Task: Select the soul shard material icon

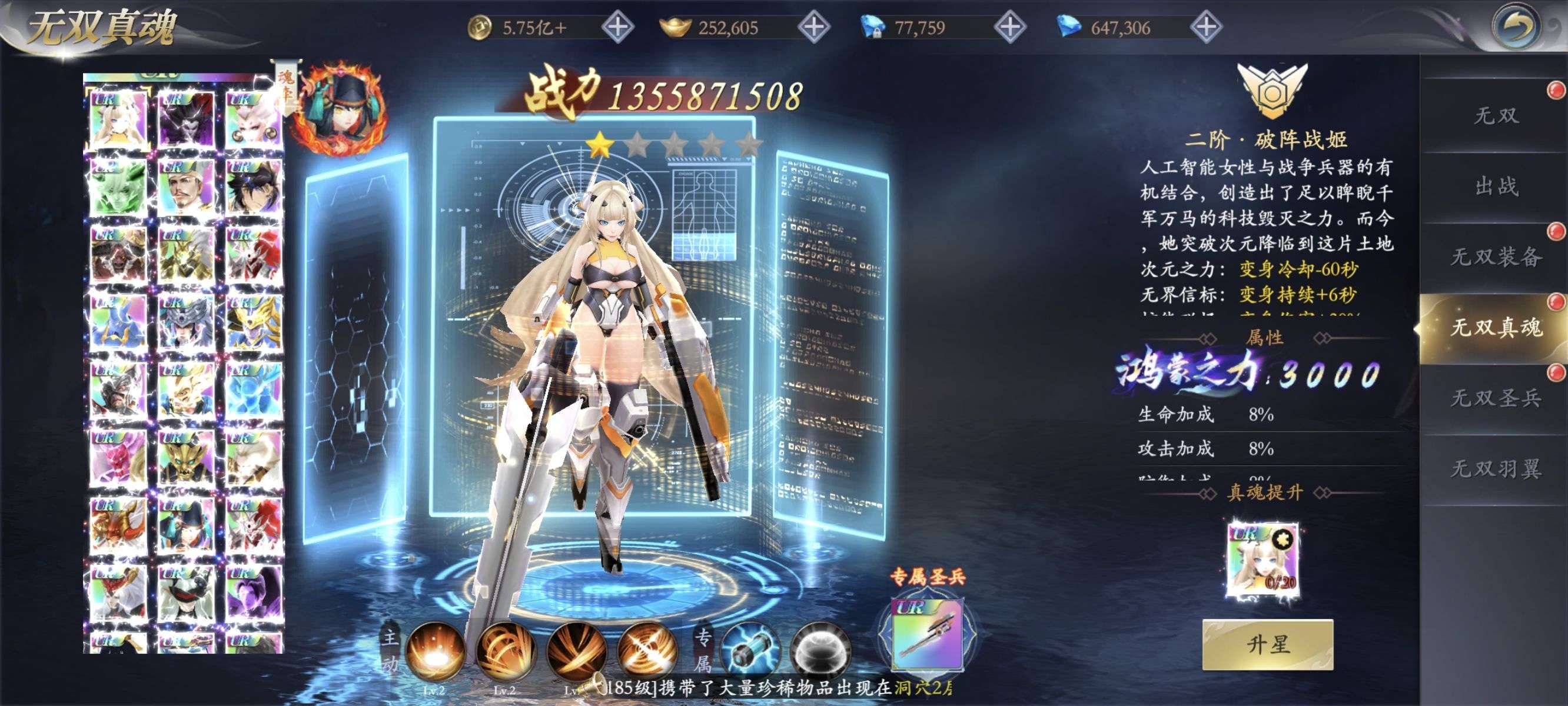Action: pos(1263,560)
